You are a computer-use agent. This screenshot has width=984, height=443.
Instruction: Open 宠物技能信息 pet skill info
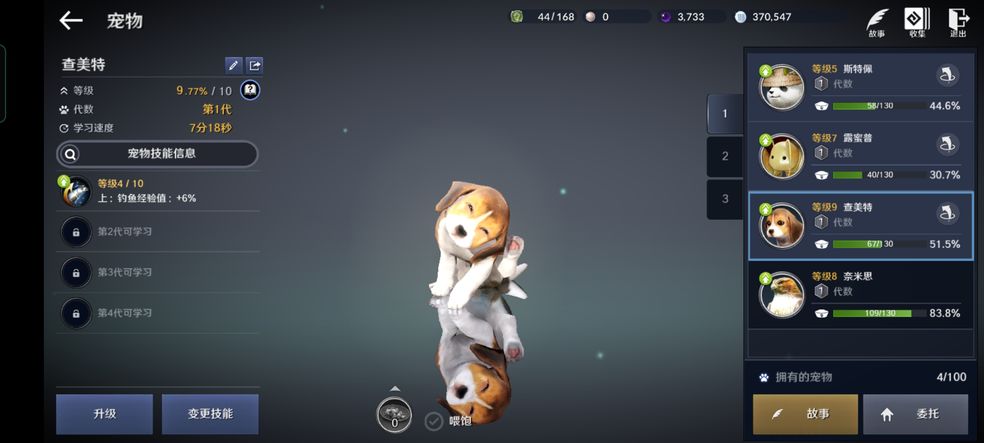point(157,154)
